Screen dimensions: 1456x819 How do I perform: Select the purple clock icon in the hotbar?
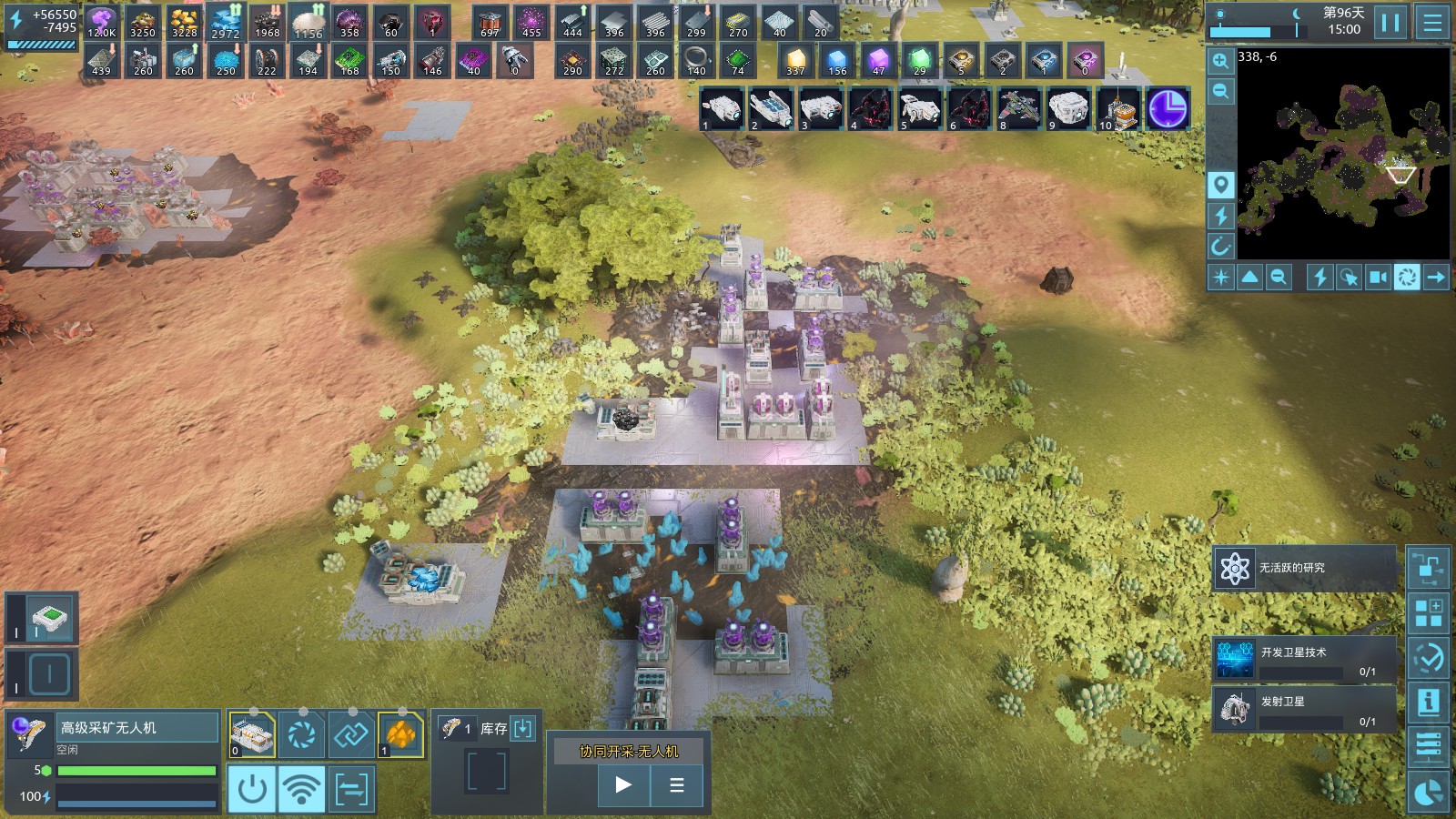[x=1168, y=109]
